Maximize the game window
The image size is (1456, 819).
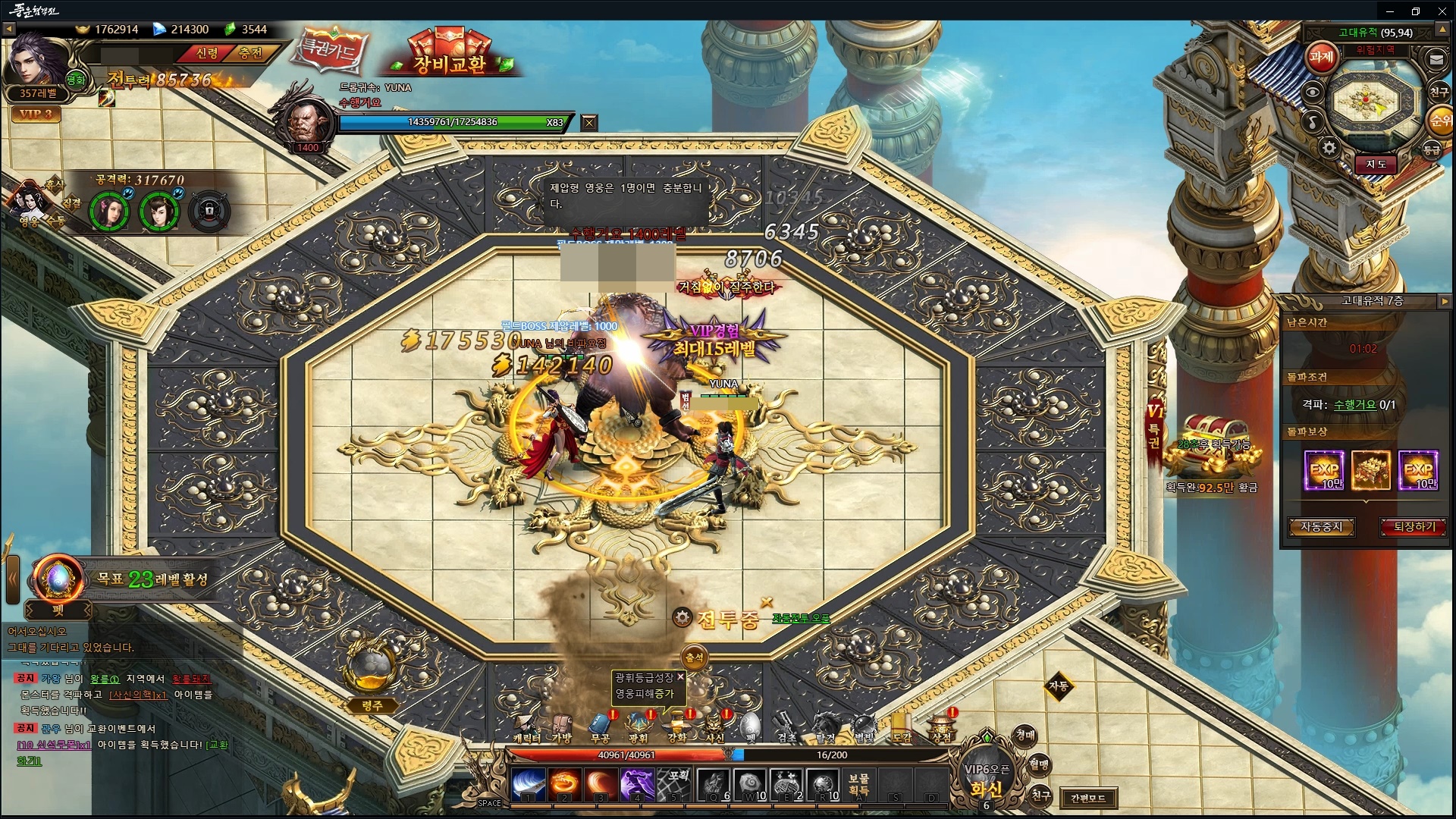click(x=1415, y=11)
